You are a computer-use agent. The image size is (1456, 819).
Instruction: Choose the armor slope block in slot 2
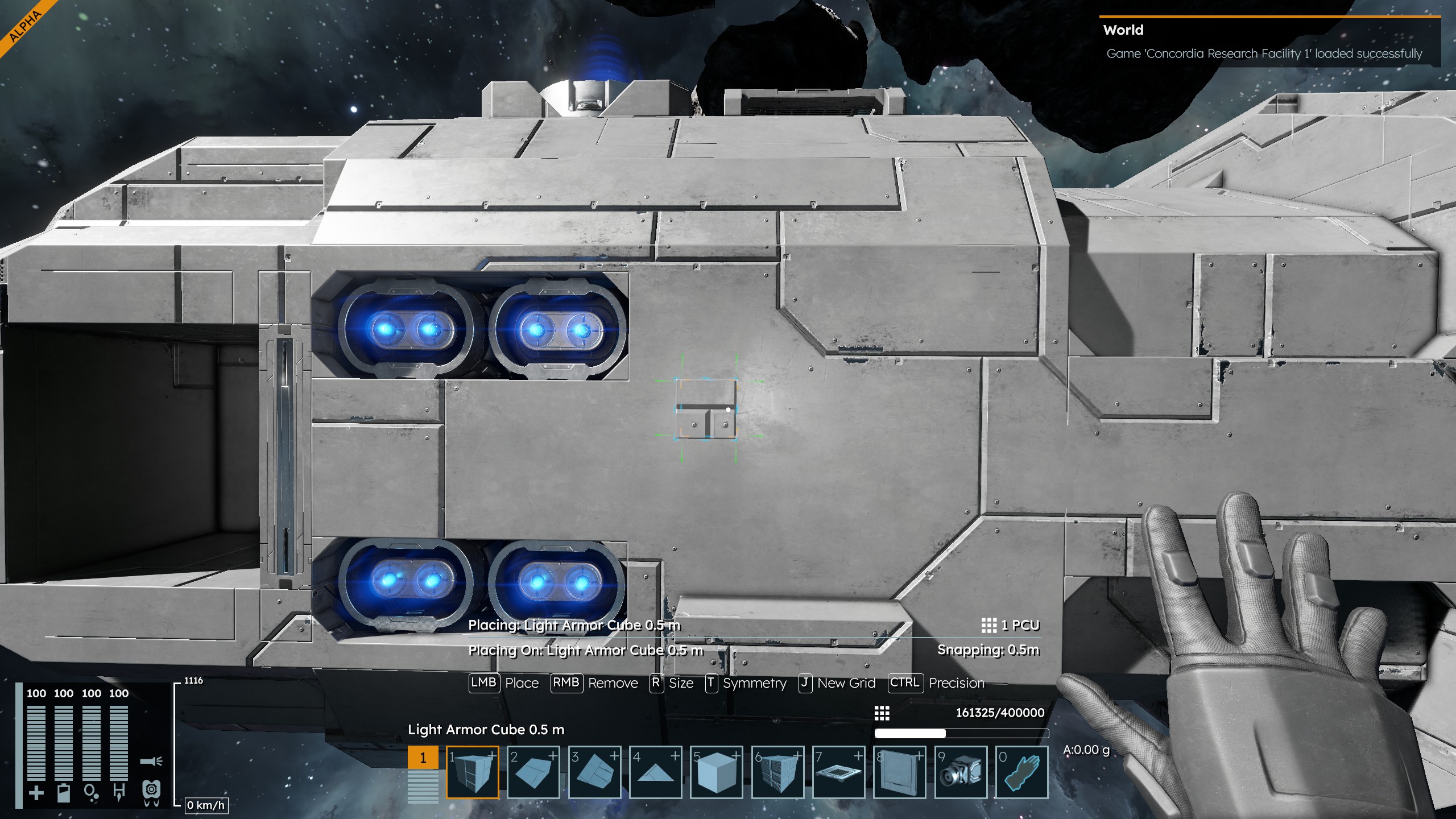tap(533, 772)
